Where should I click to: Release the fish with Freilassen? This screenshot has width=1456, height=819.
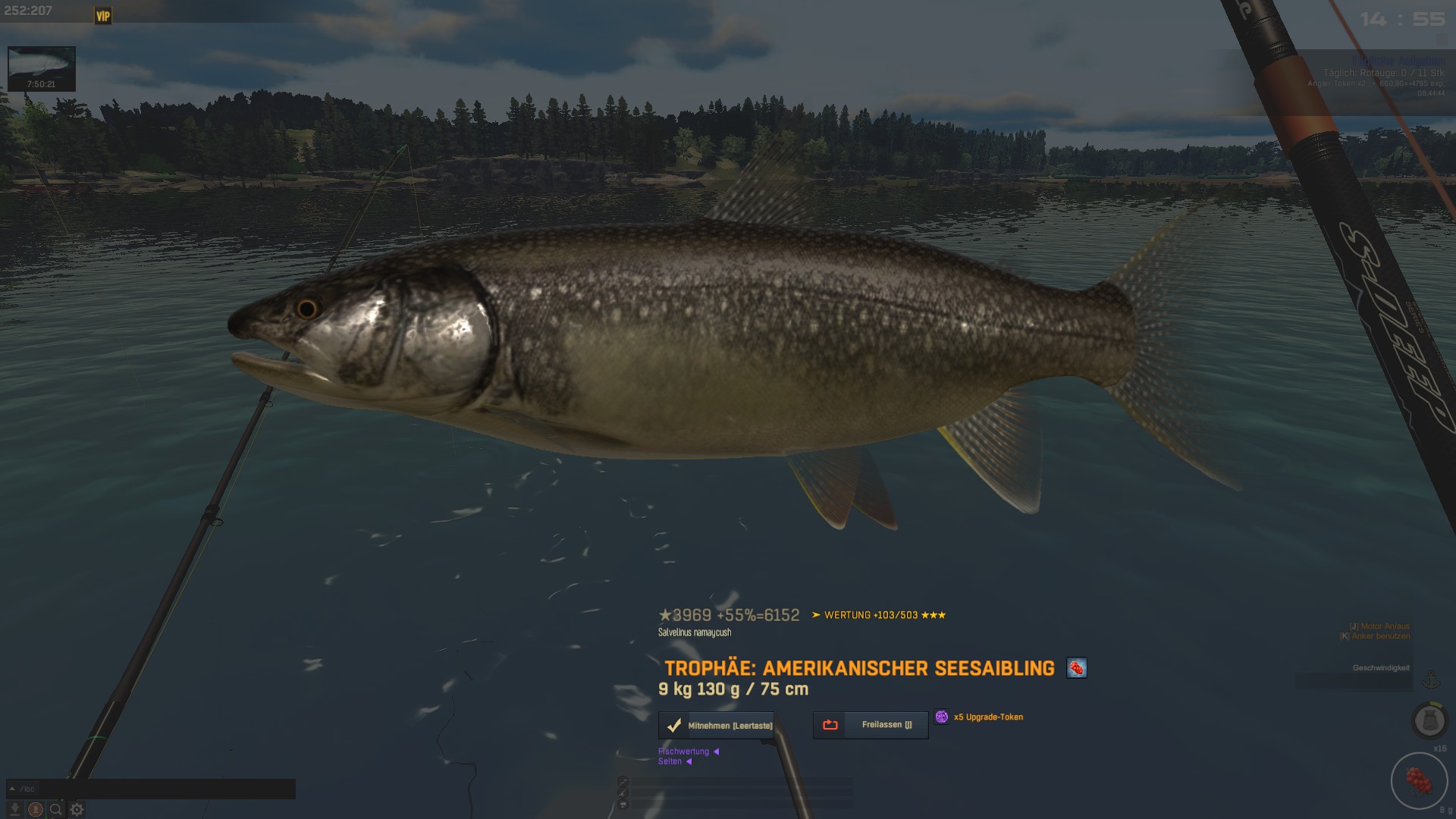(x=871, y=725)
